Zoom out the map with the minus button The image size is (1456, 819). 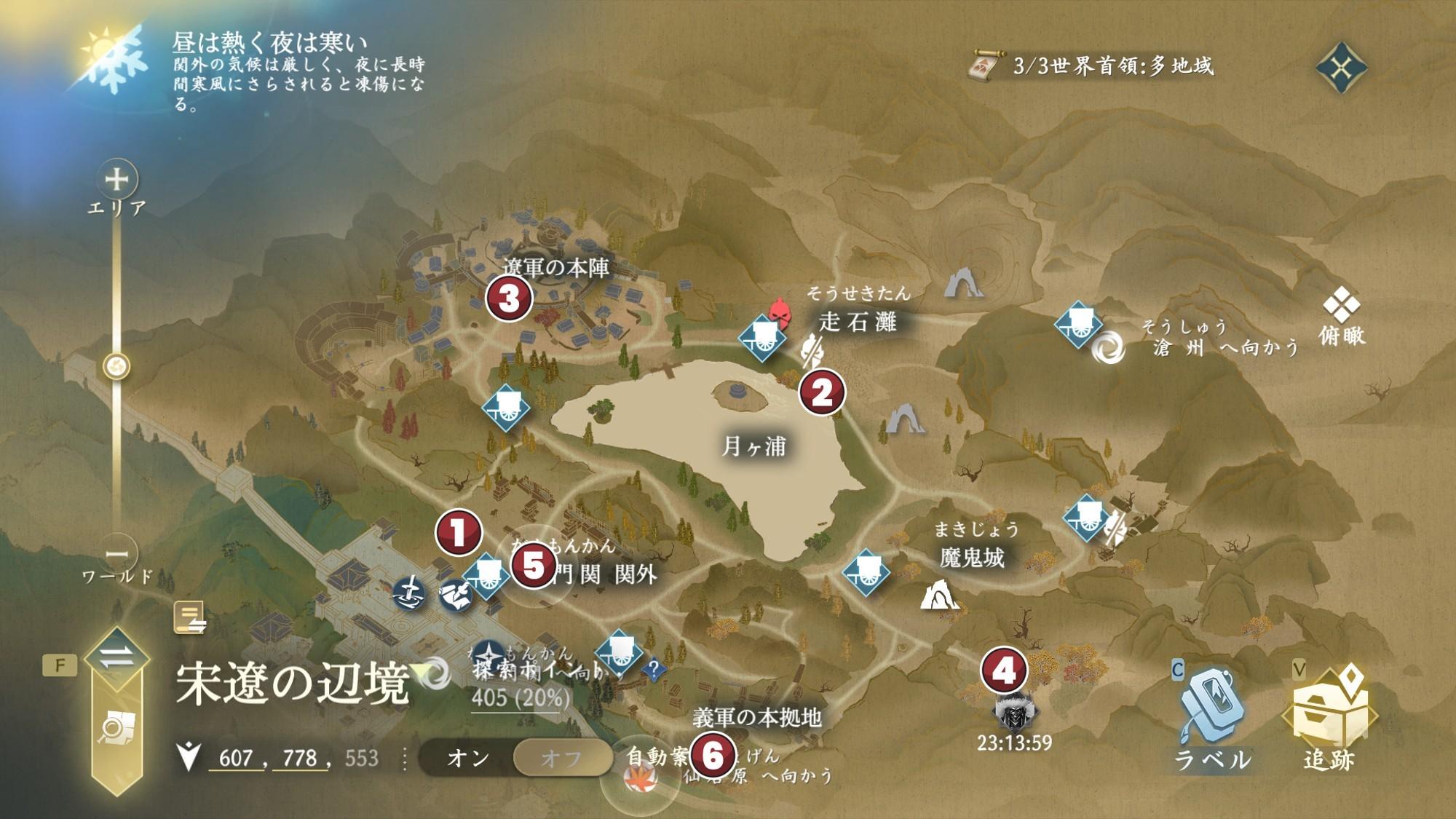(x=116, y=555)
